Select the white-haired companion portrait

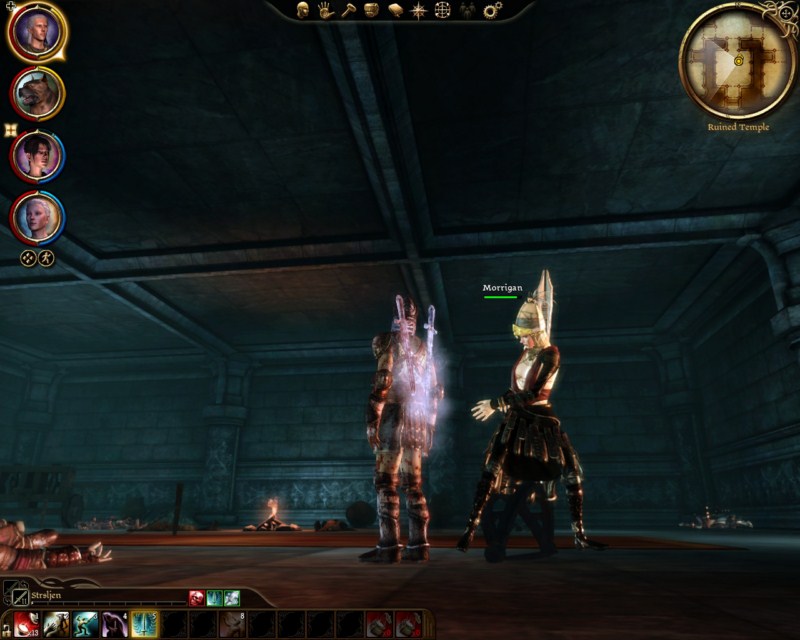[38, 217]
